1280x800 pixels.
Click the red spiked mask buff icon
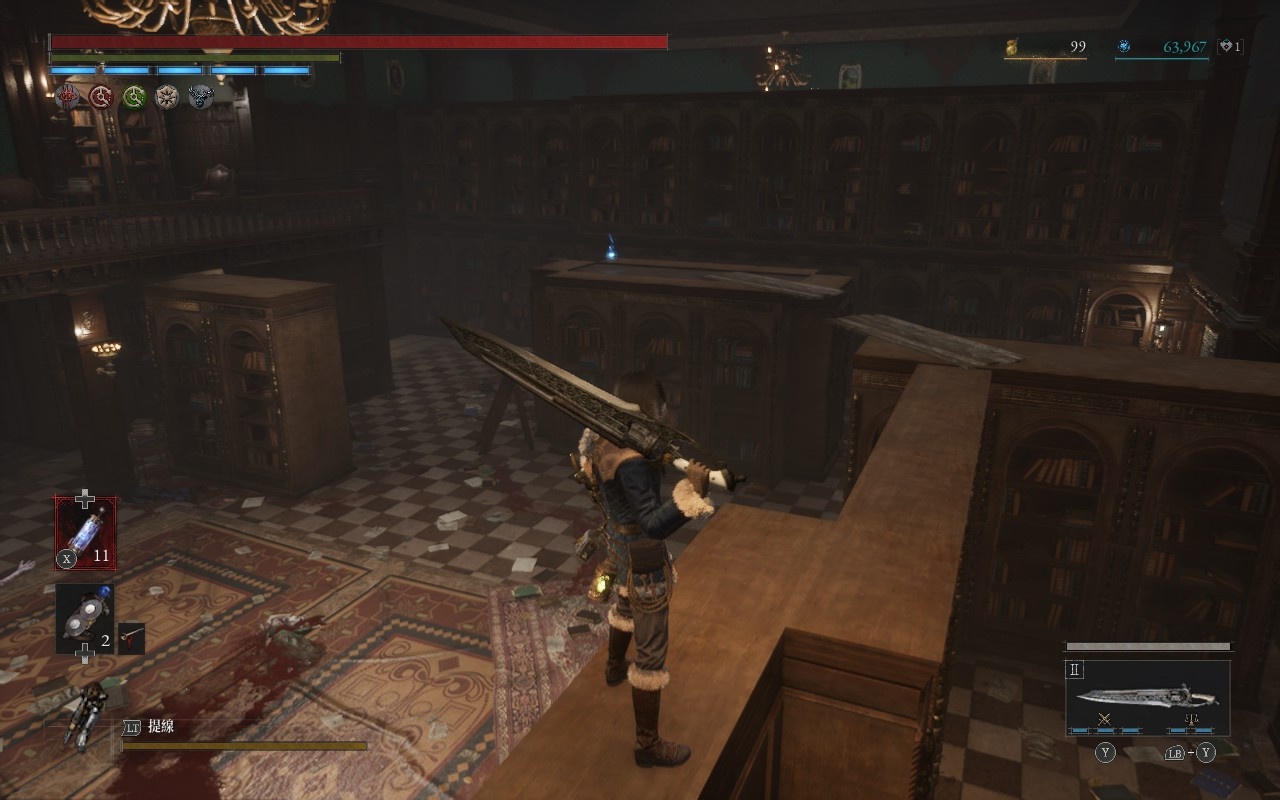click(68, 96)
